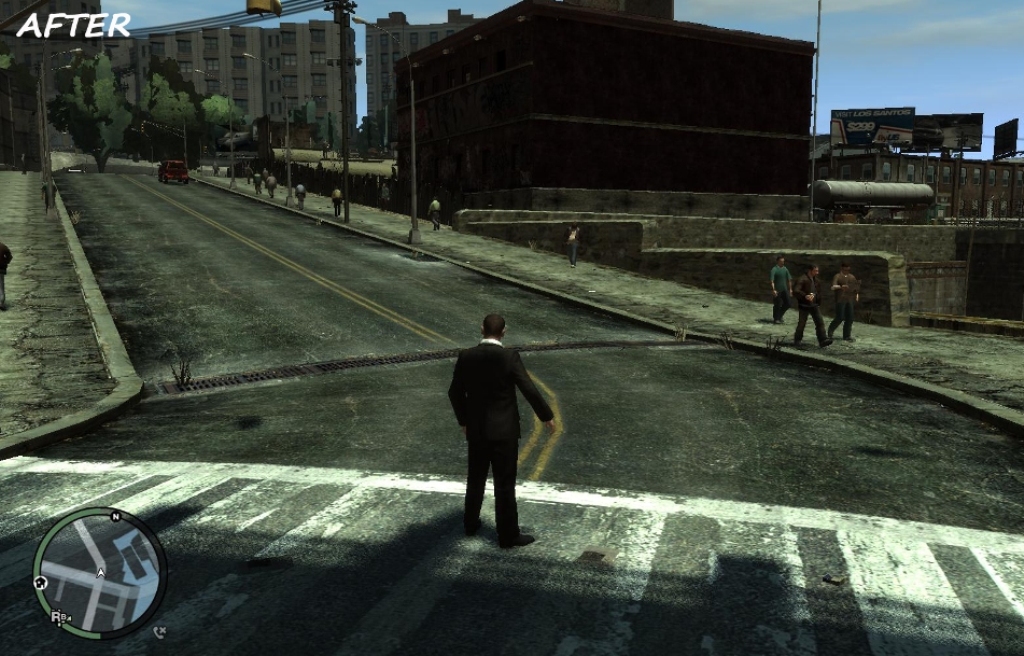Click the player arrow on the minimap

point(100,573)
